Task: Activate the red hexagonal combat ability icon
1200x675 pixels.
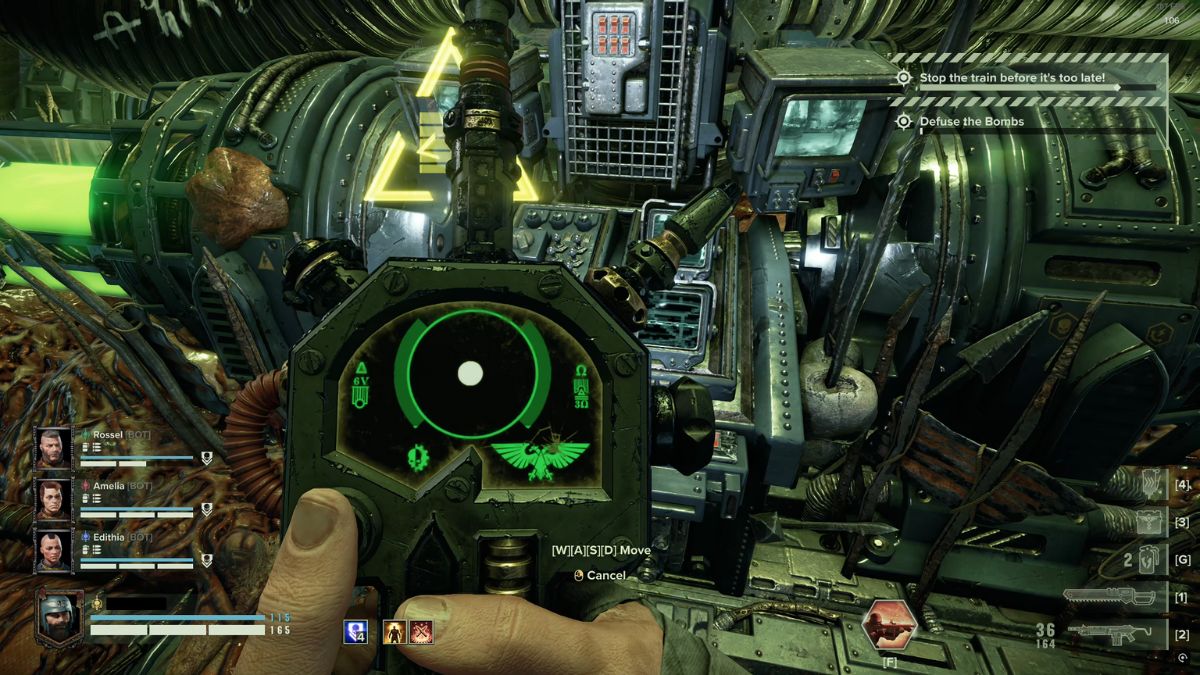Action: pyautogui.click(x=889, y=625)
